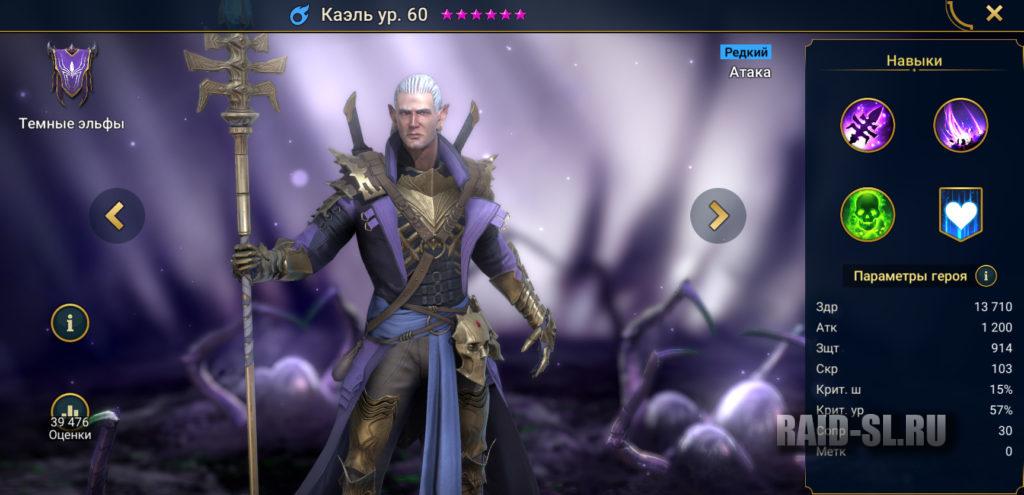The image size is (1024, 495).
Task: Open info next to Параметры героя
Action: (x=986, y=276)
